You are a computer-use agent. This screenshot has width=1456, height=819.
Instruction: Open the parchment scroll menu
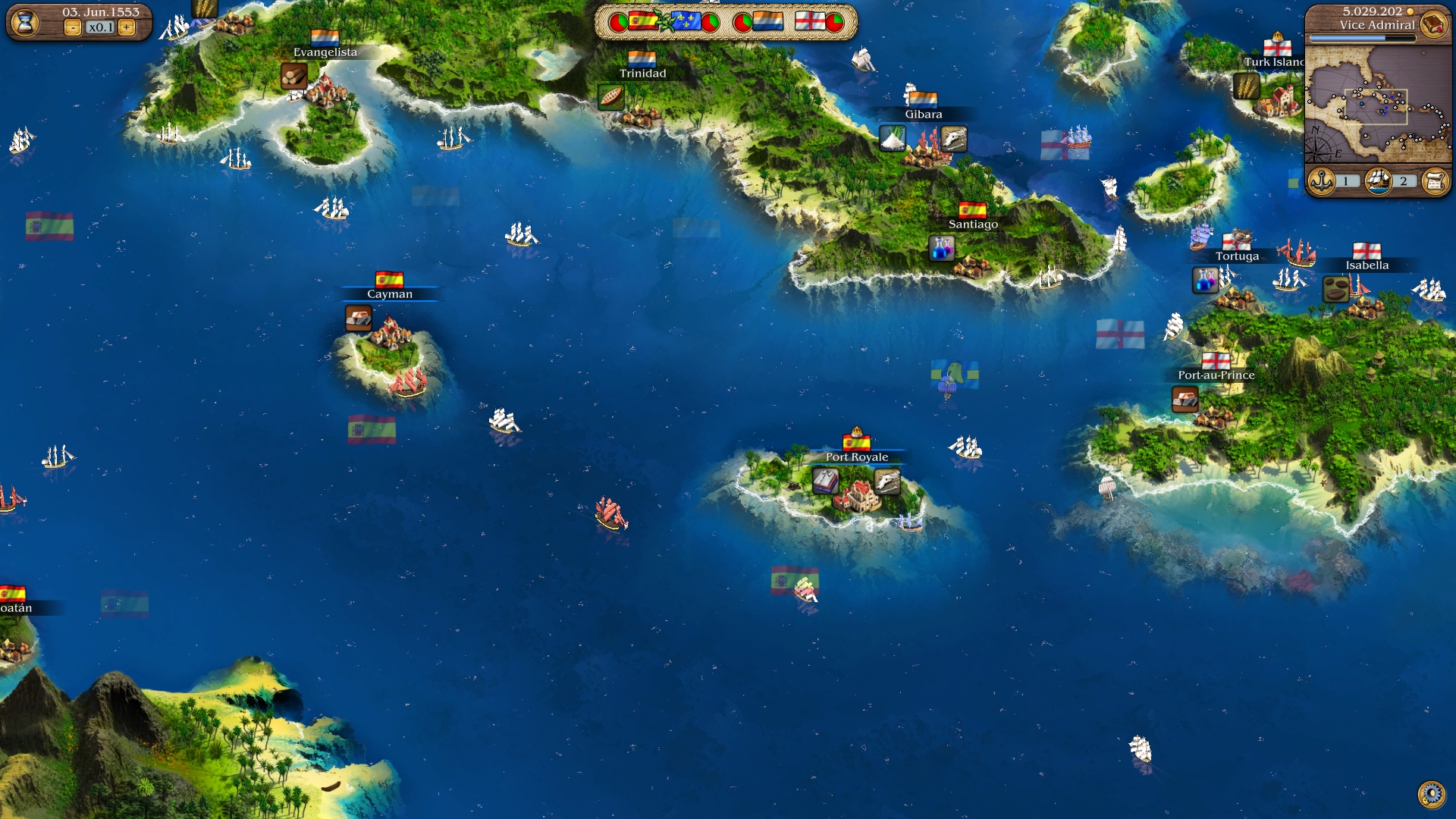pos(1435,181)
